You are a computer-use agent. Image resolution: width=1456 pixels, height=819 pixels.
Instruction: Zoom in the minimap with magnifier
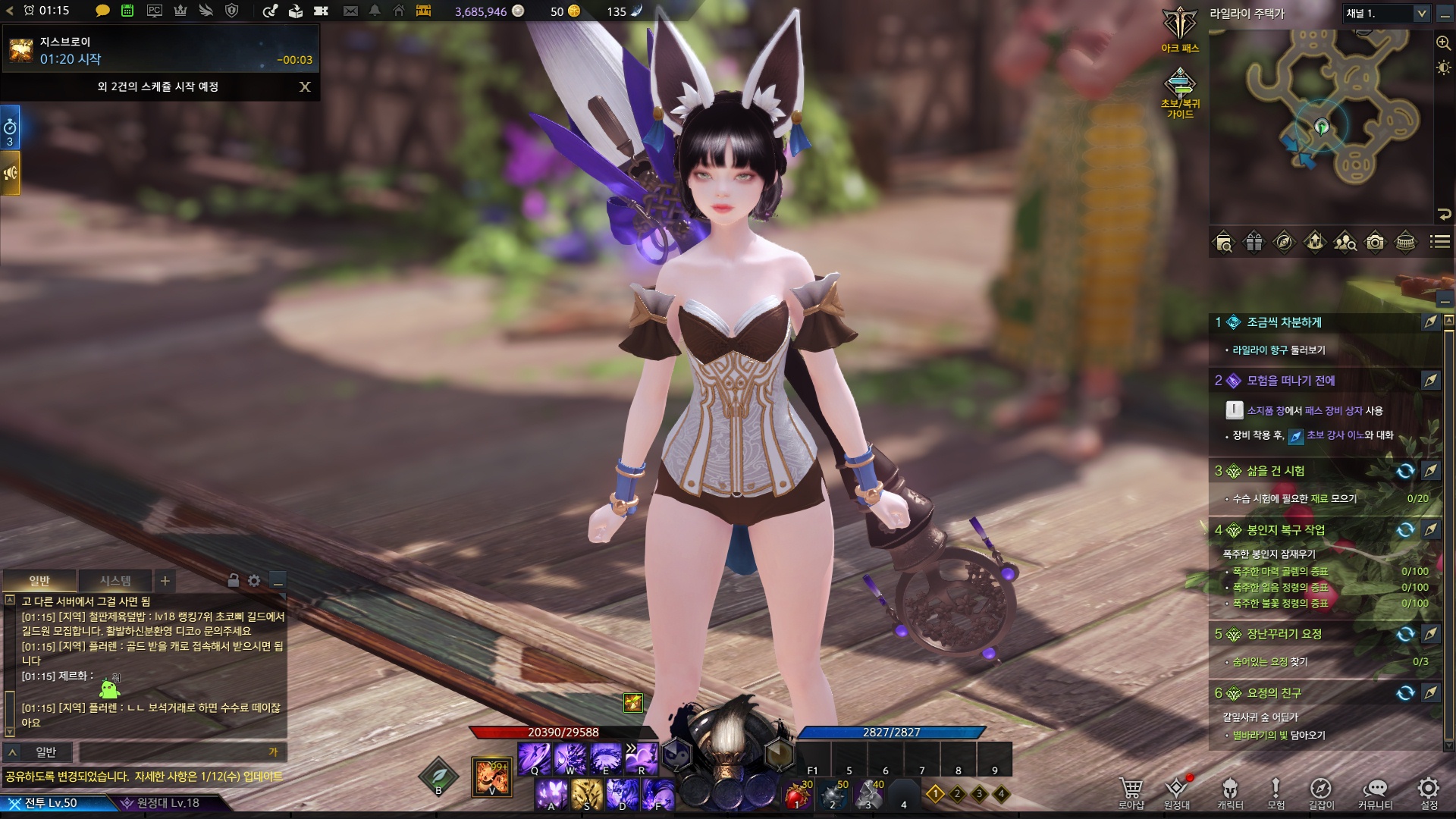[x=1443, y=43]
